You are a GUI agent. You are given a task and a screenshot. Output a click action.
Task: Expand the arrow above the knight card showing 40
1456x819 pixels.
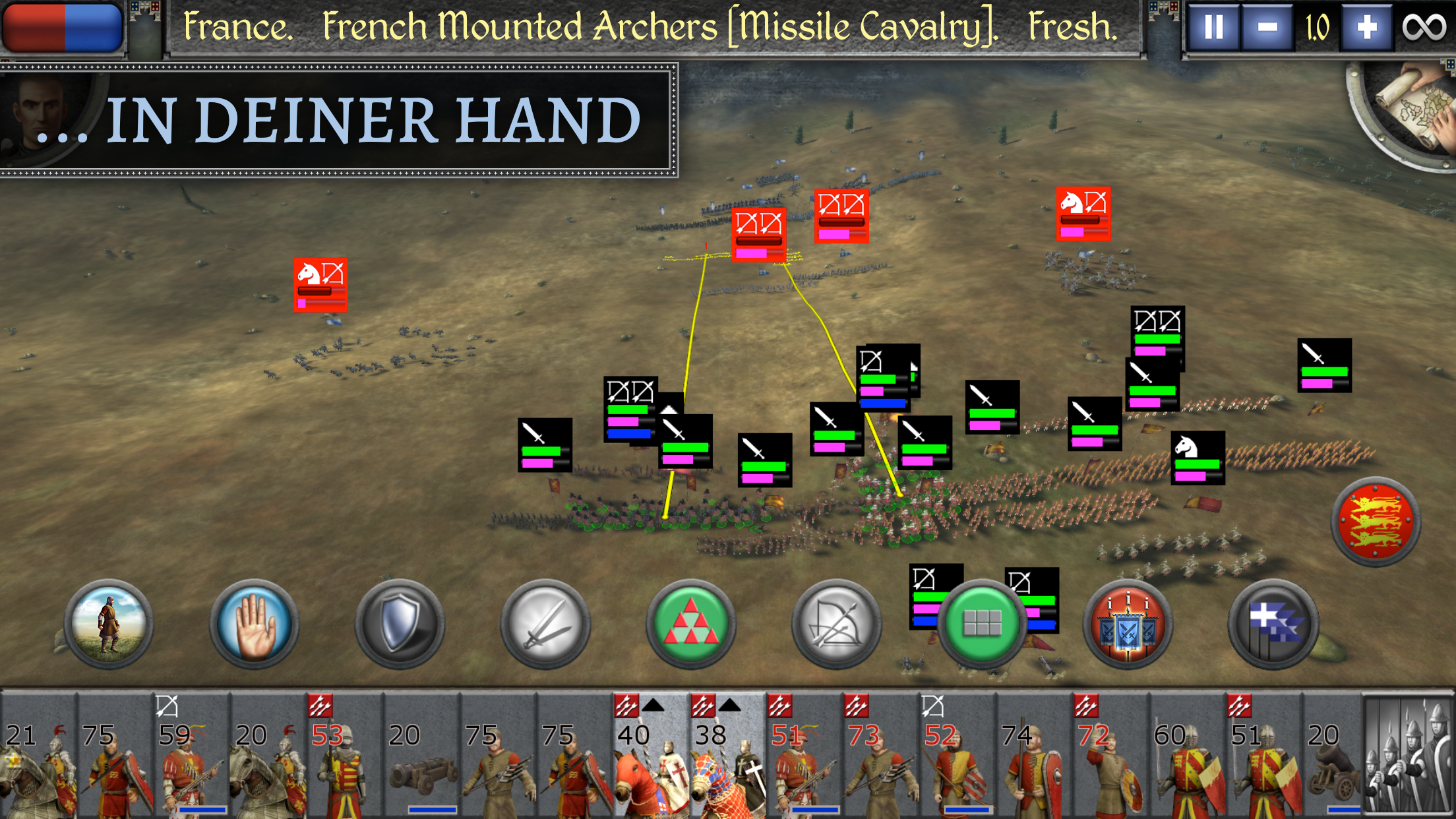[653, 706]
